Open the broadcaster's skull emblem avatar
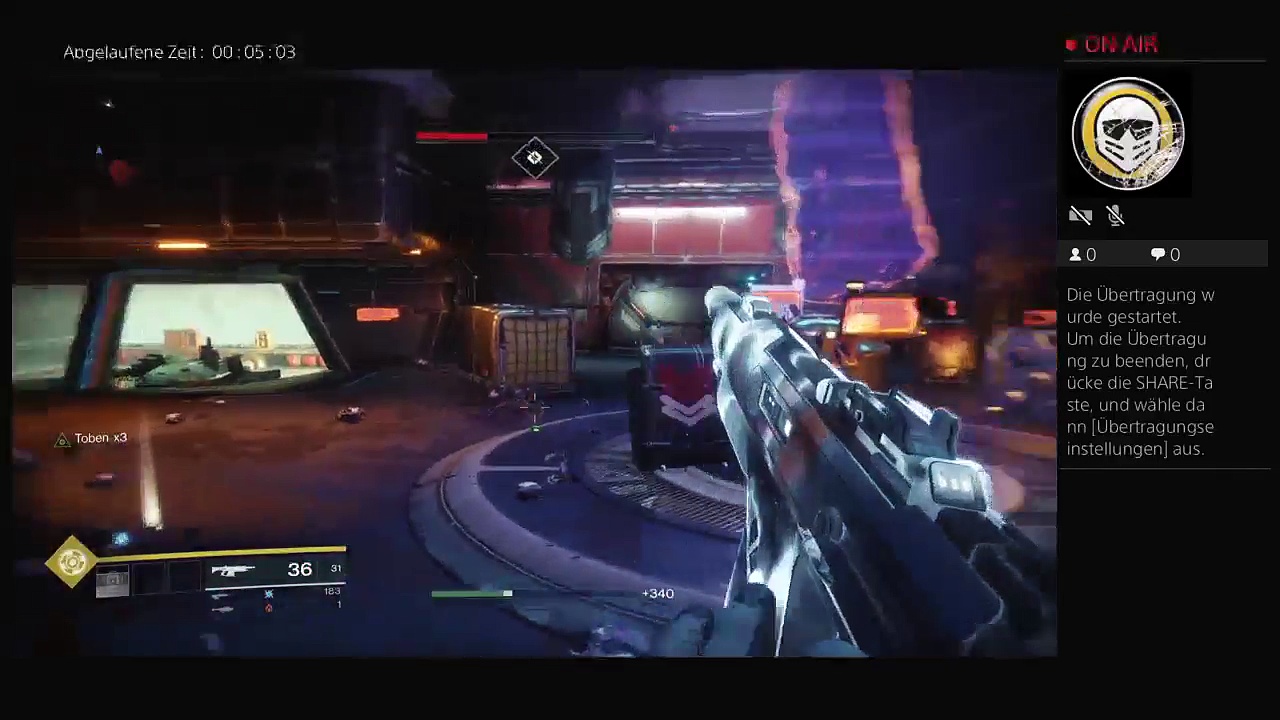 1128,134
